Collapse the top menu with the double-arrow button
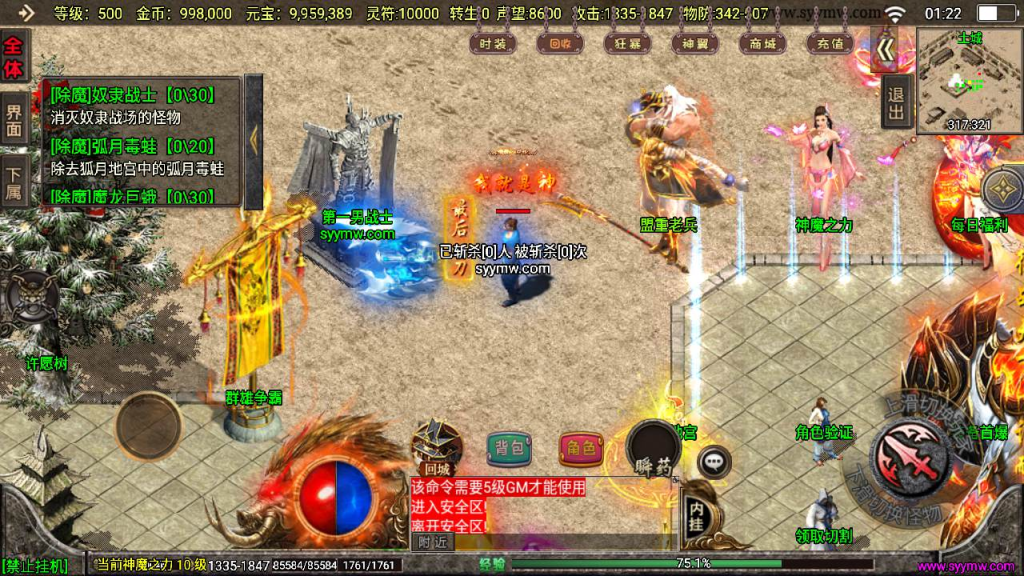 point(884,49)
